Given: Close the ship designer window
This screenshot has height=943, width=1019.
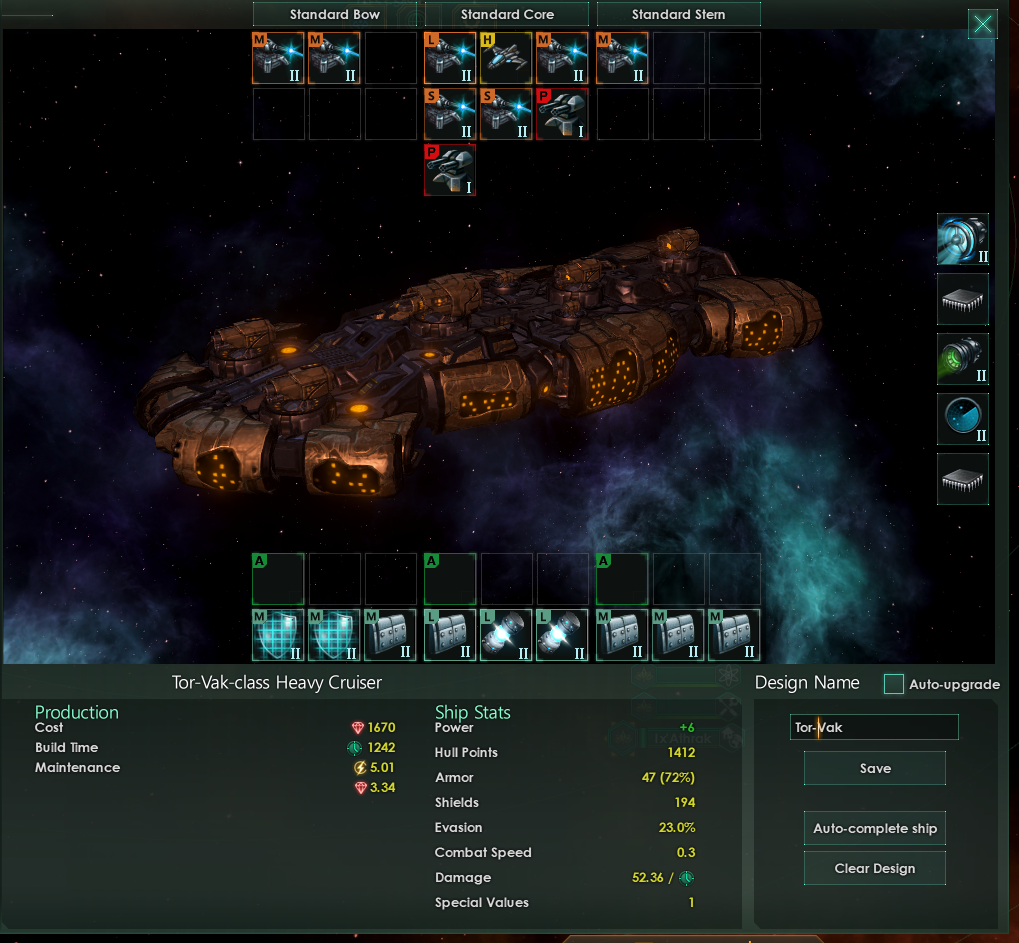Looking at the screenshot, I should 983,25.
